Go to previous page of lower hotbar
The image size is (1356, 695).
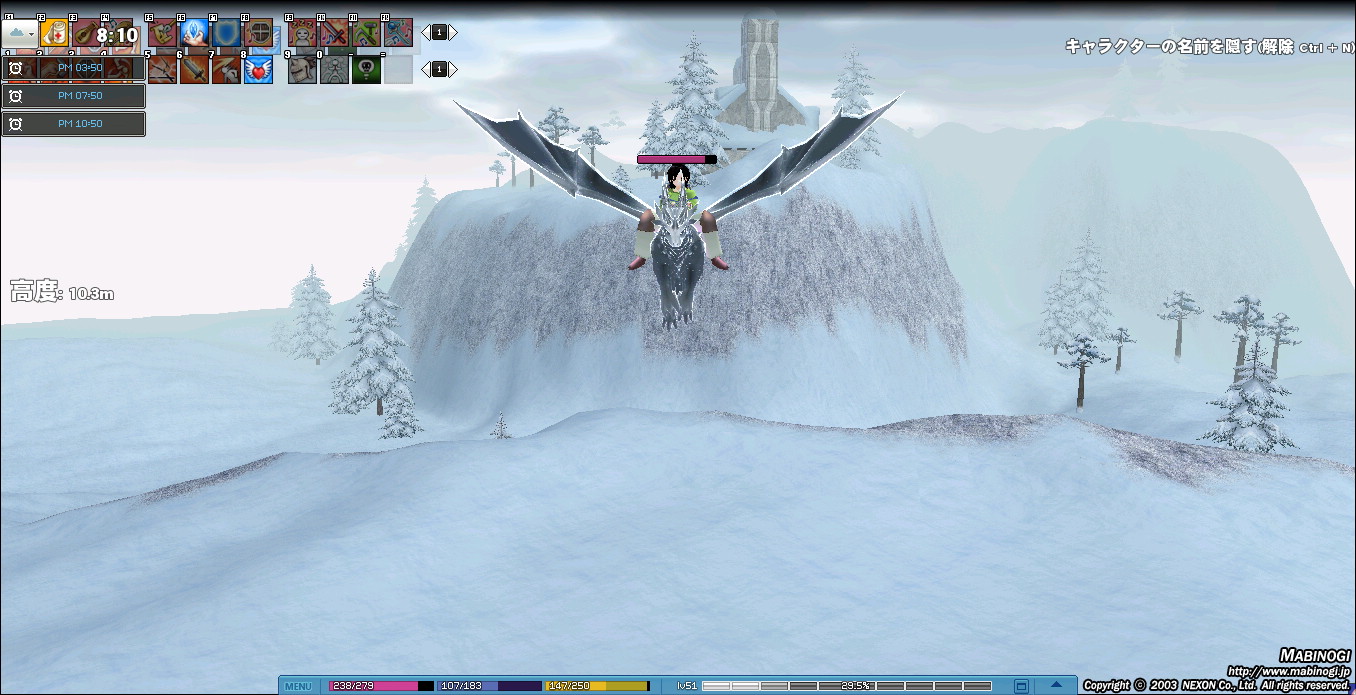[x=425, y=70]
